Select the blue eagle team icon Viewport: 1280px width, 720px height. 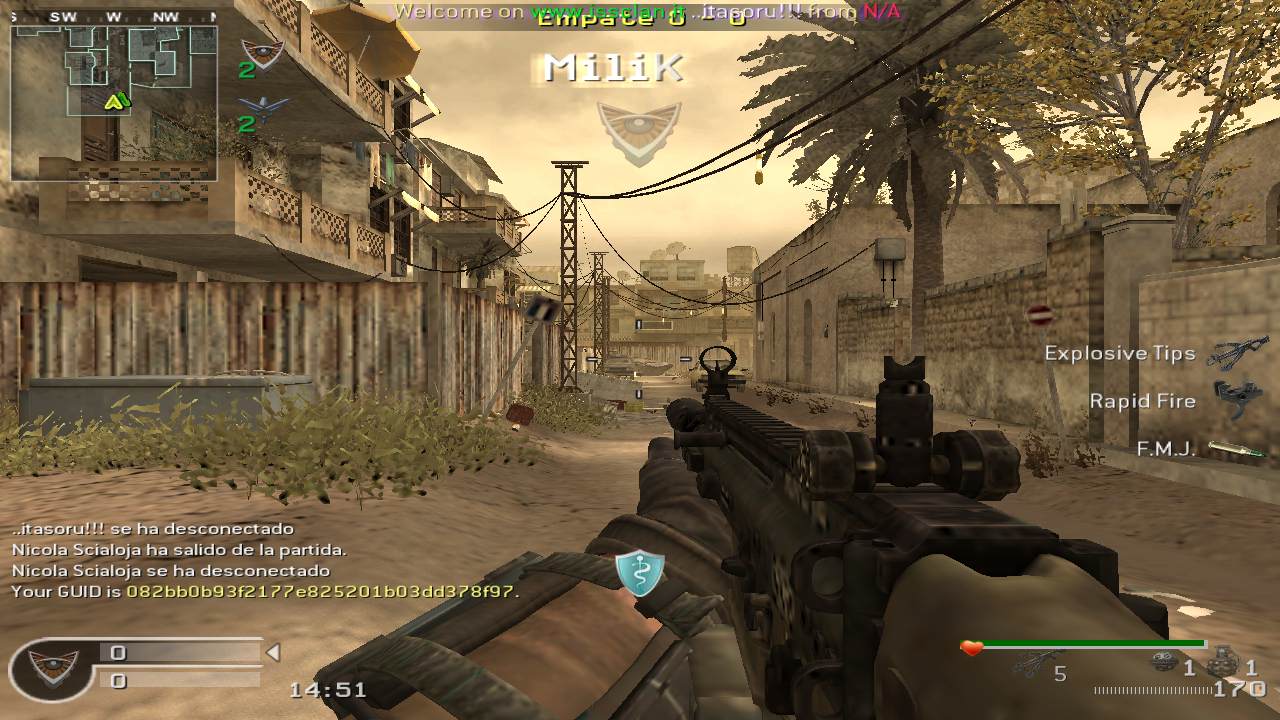264,107
